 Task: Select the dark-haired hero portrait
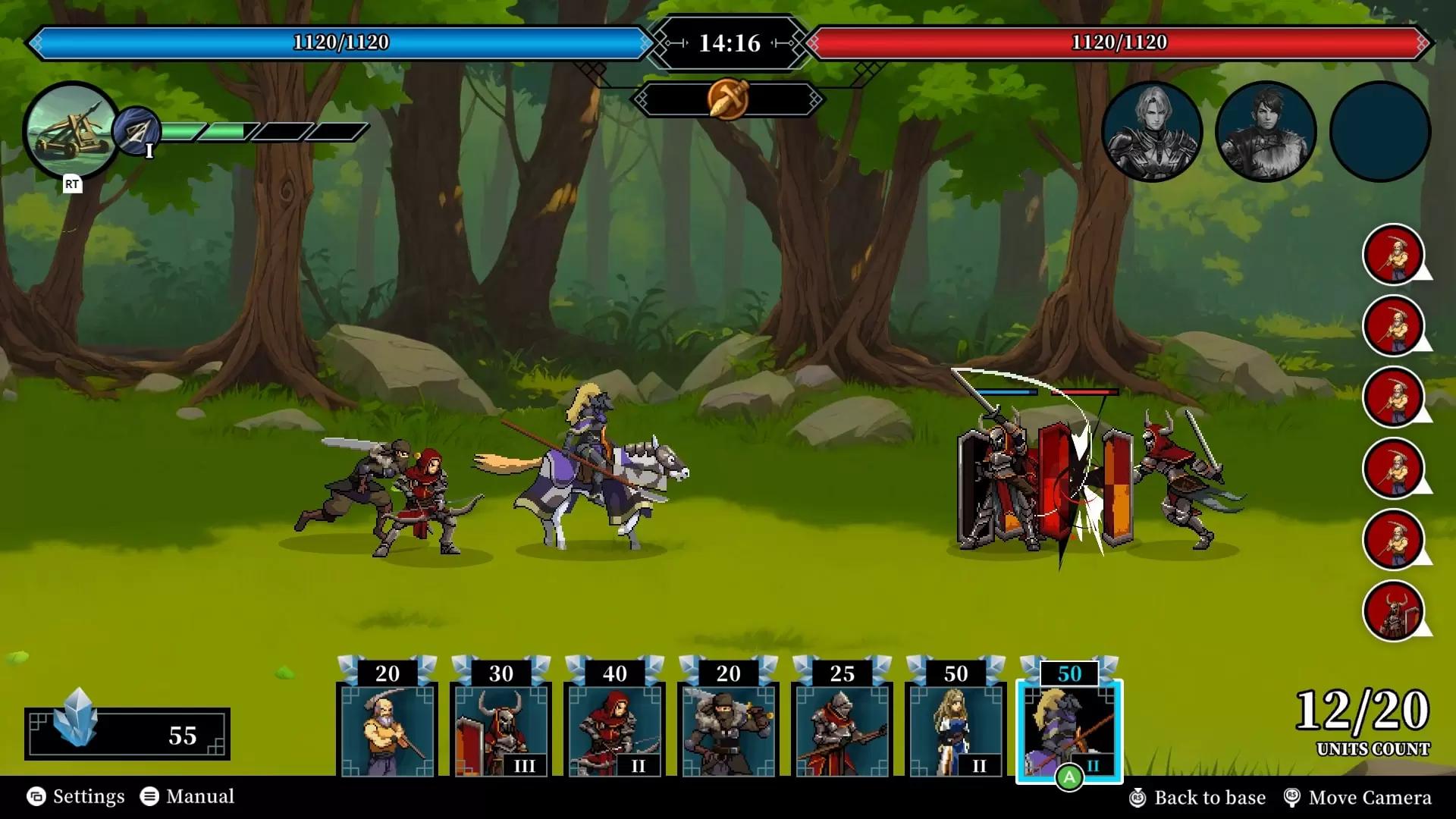coord(1266,131)
